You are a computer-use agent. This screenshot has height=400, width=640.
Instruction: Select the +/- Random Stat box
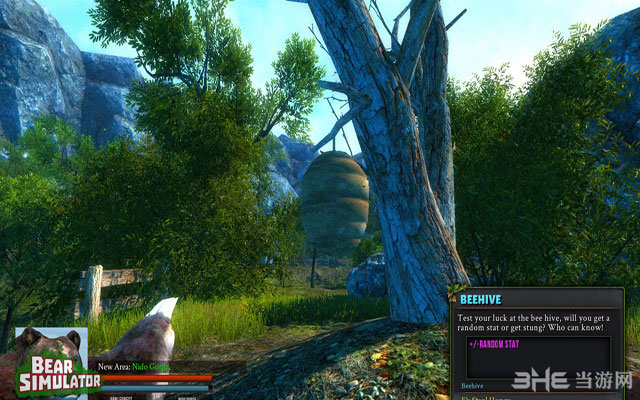tap(538, 356)
